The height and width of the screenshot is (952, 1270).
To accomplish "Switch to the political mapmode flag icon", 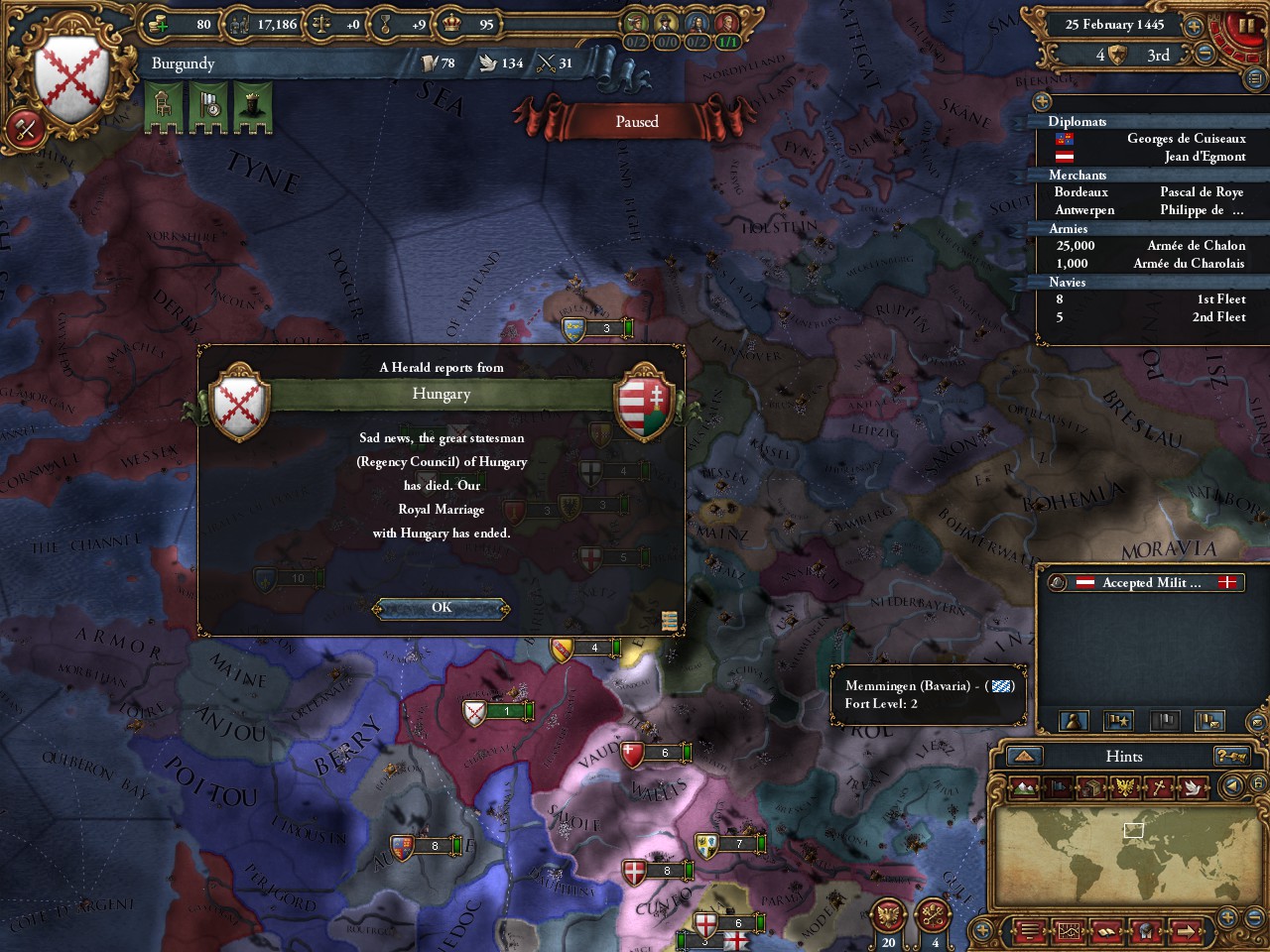I will pyautogui.click(x=1058, y=786).
